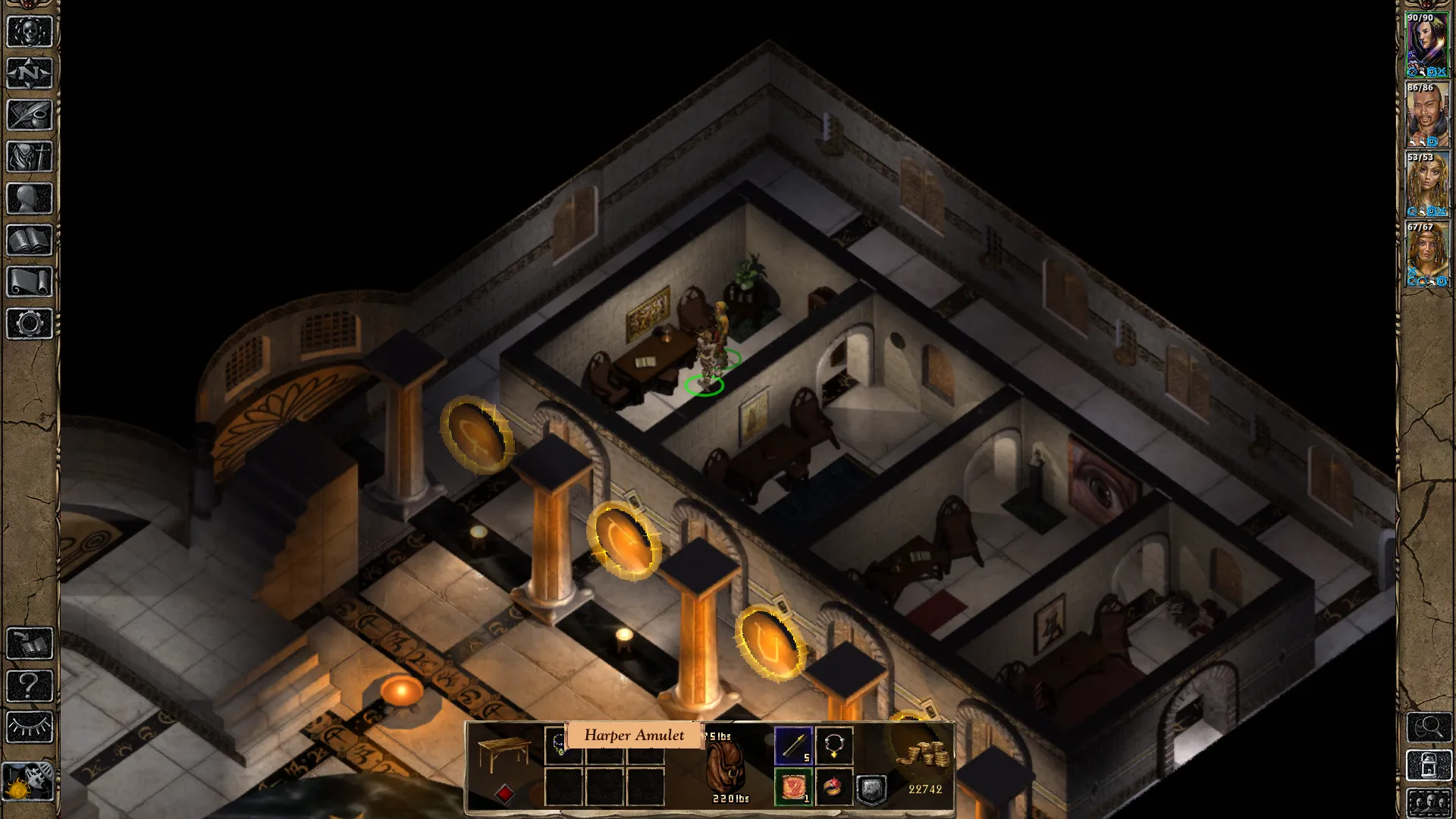Toggle the magnifying glass highlight button

tap(1429, 727)
